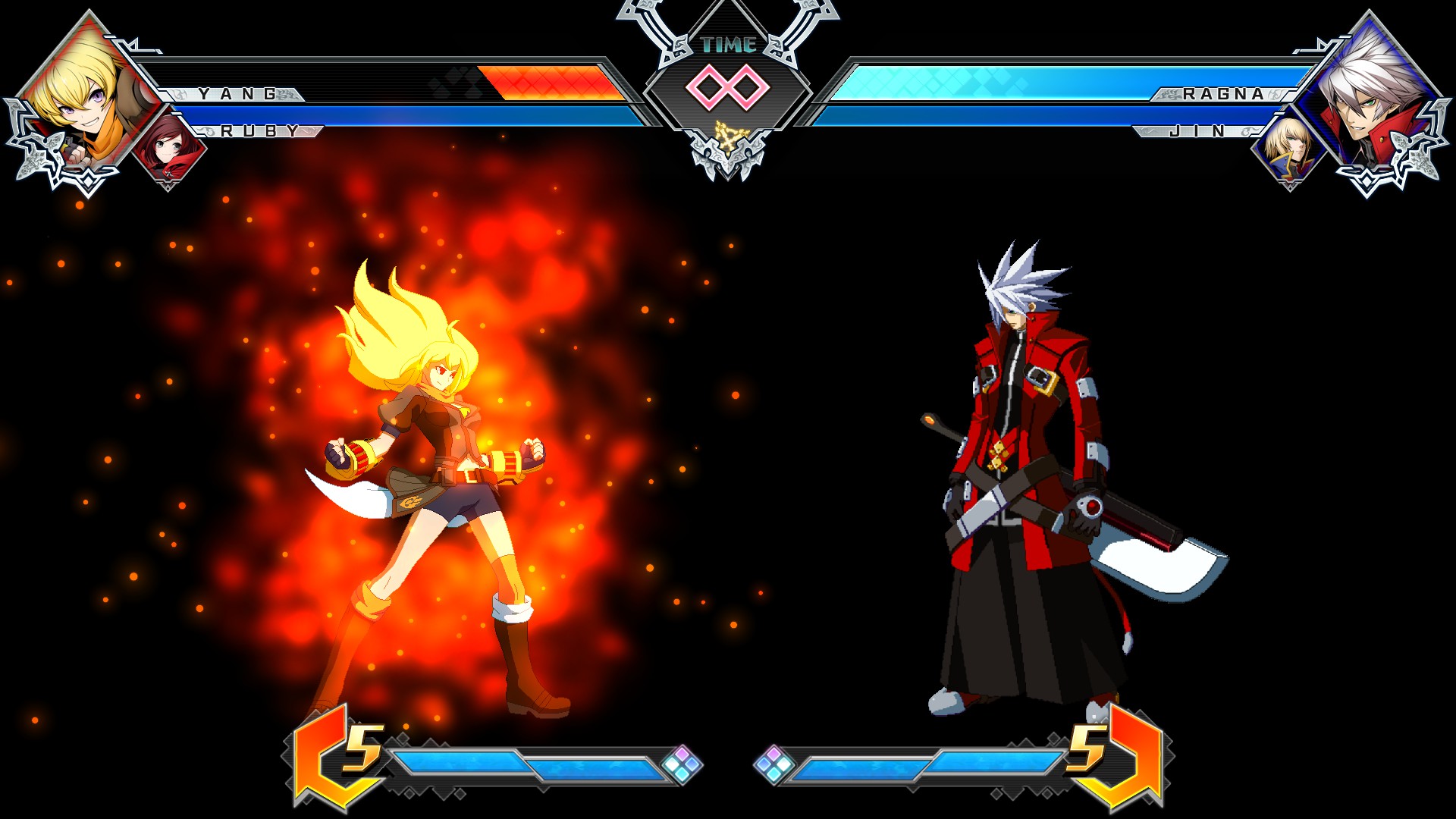Click the JIN name label
Image resolution: width=1456 pixels, height=819 pixels.
click(1198, 131)
